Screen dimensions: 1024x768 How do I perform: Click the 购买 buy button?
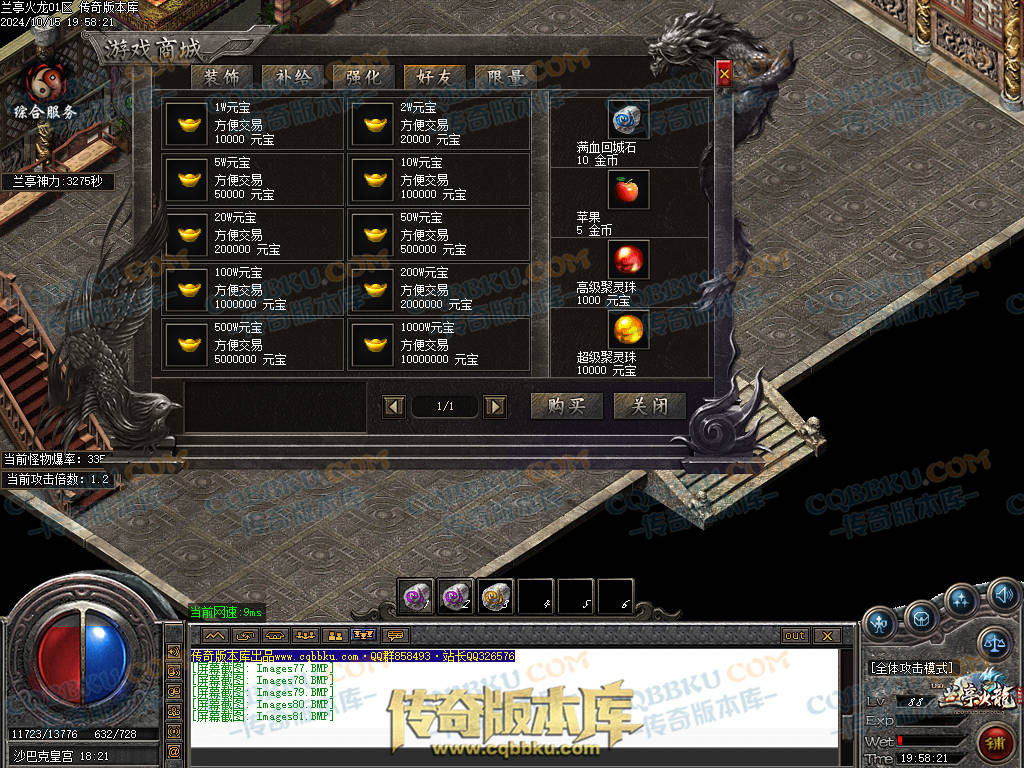coord(566,406)
